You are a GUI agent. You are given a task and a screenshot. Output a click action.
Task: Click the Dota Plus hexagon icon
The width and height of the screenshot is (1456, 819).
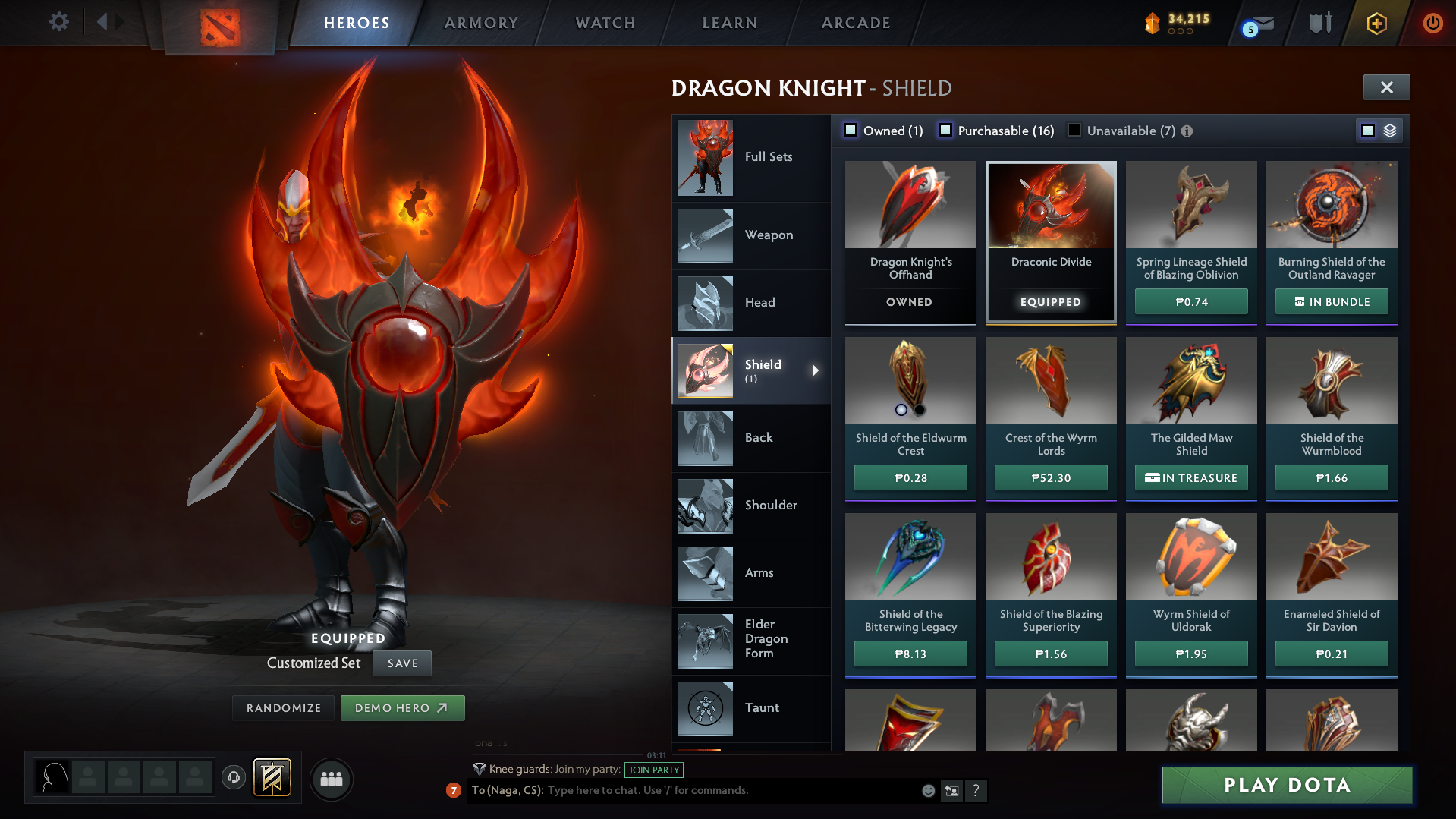pyautogui.click(x=1376, y=23)
